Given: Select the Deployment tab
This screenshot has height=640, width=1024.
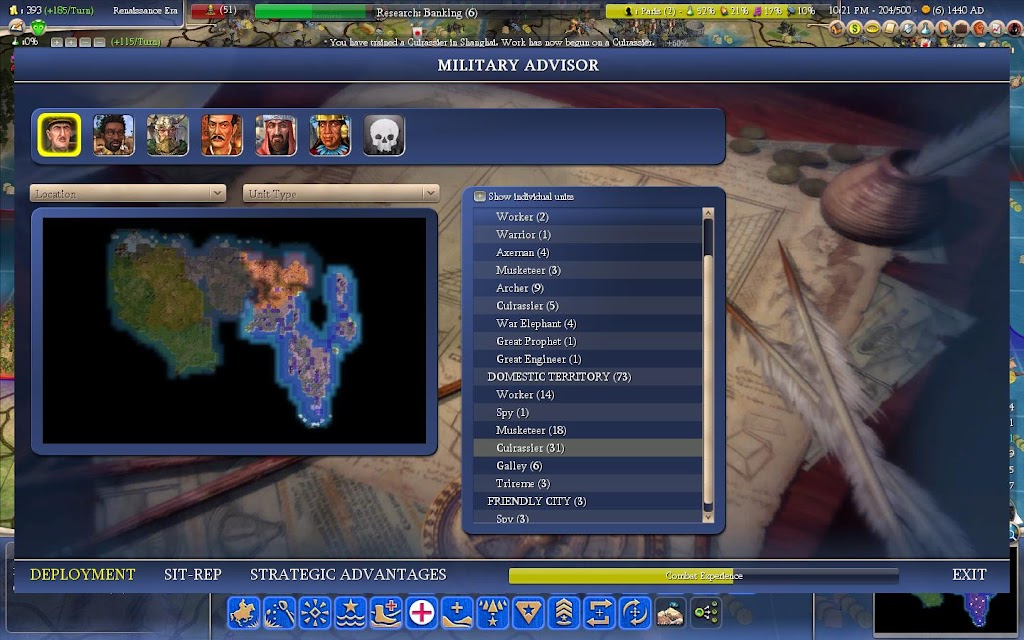Looking at the screenshot, I should click(83, 574).
